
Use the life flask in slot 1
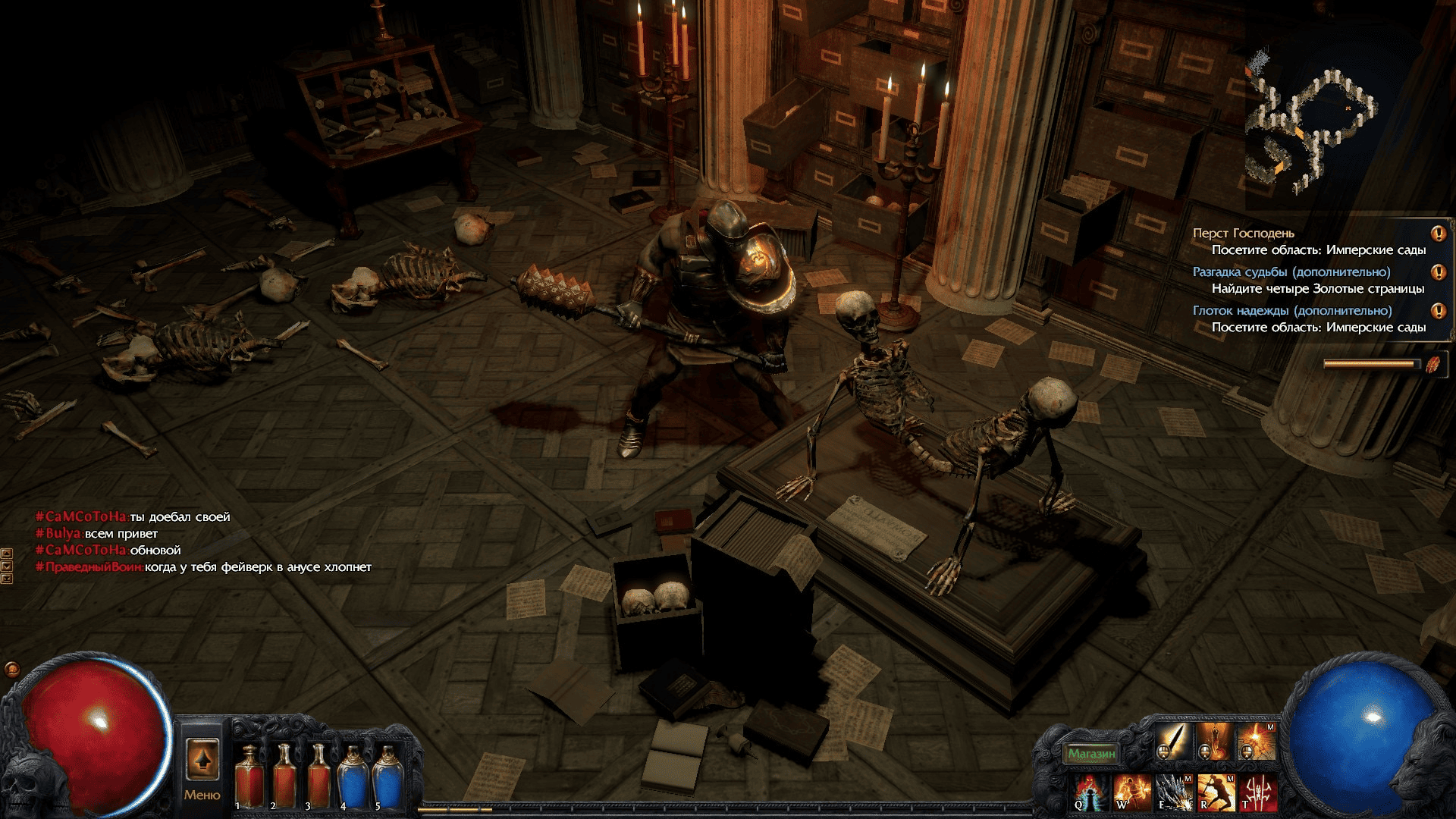(x=248, y=775)
